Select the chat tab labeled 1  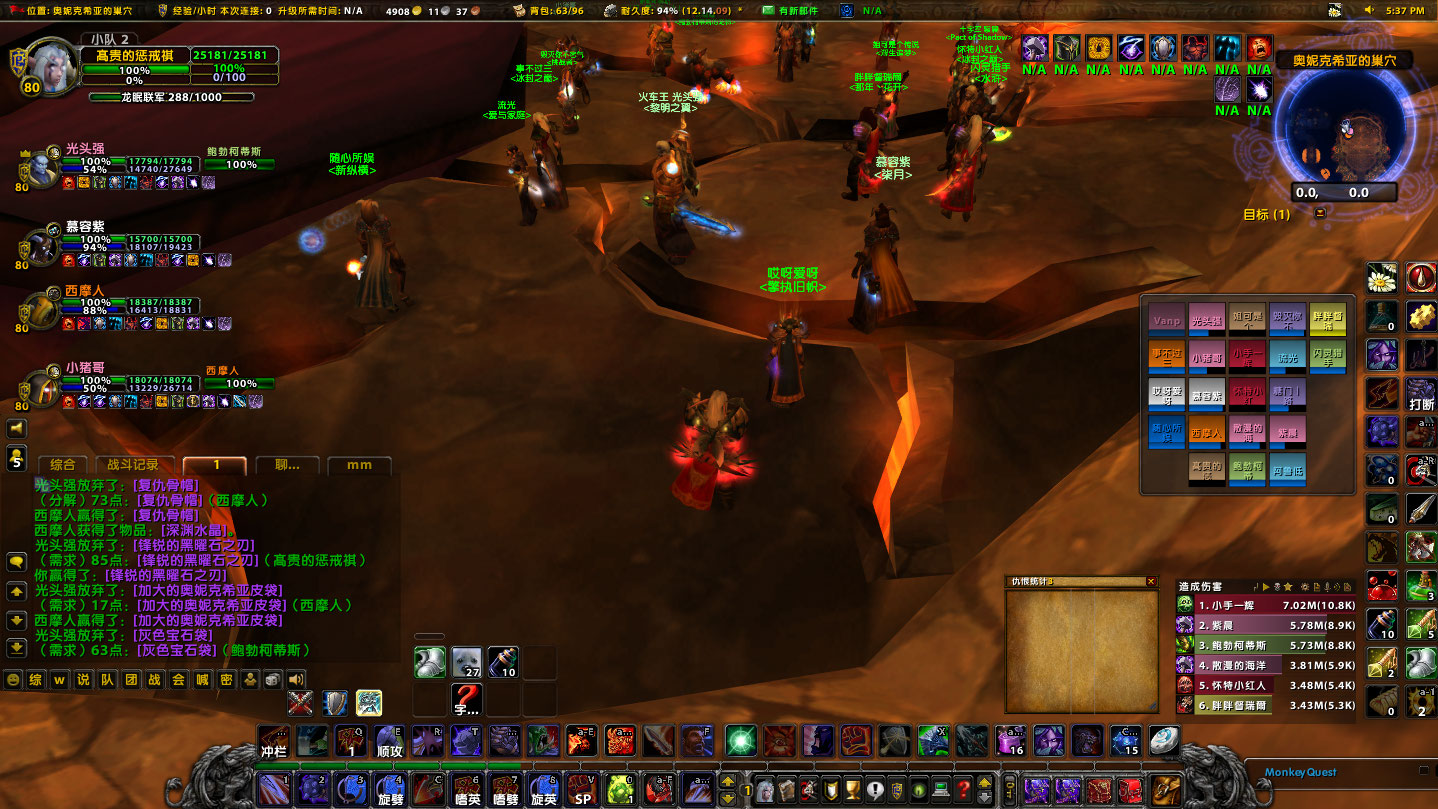click(x=214, y=466)
